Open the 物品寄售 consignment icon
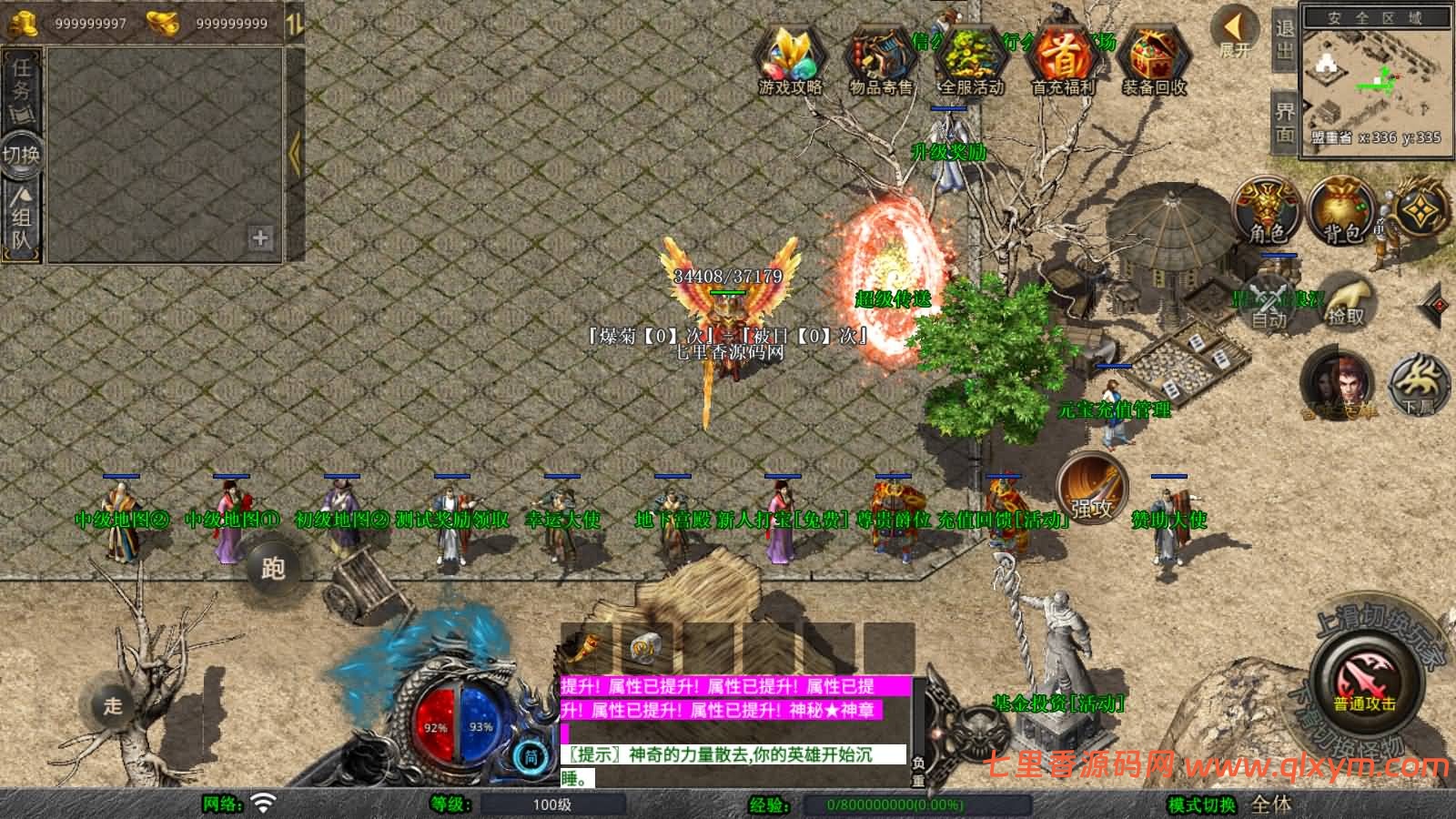 click(x=881, y=60)
